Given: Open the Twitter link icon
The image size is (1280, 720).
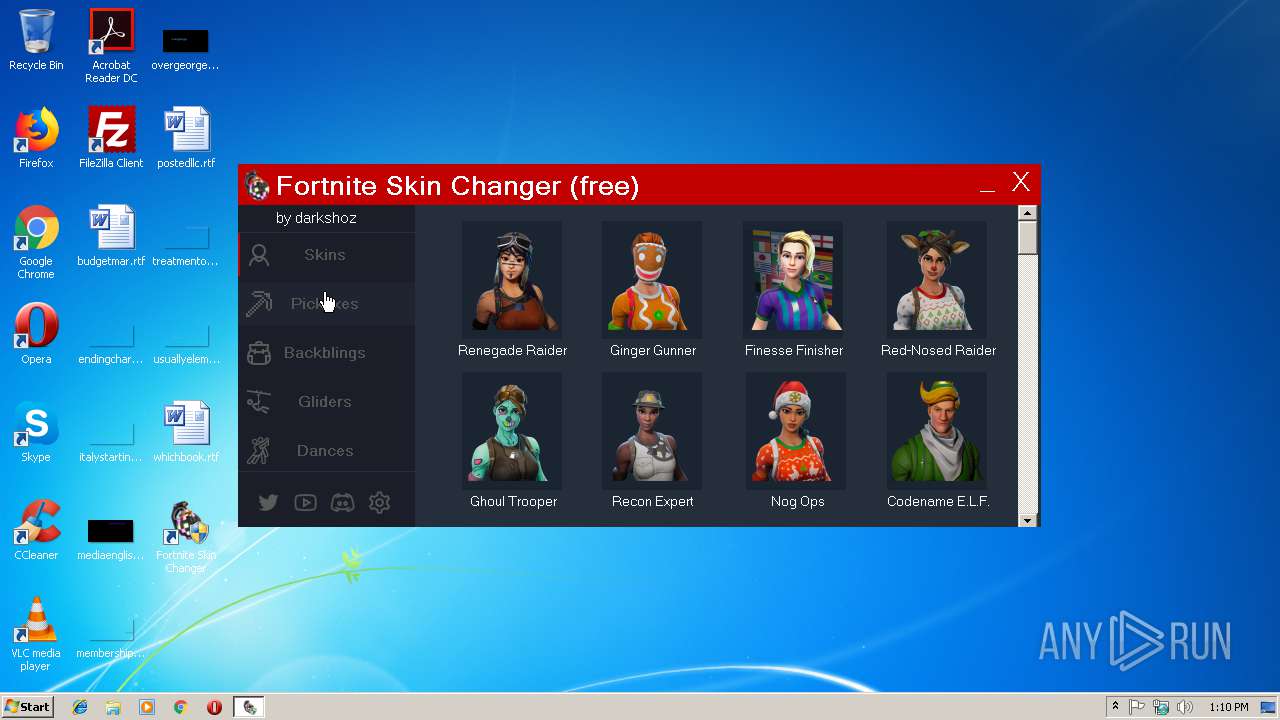Looking at the screenshot, I should click(x=268, y=503).
